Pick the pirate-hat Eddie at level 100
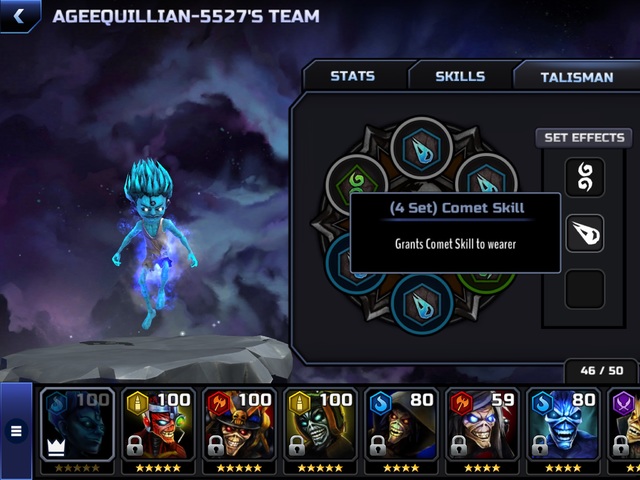The width and height of the screenshot is (640, 480). tap(239, 427)
